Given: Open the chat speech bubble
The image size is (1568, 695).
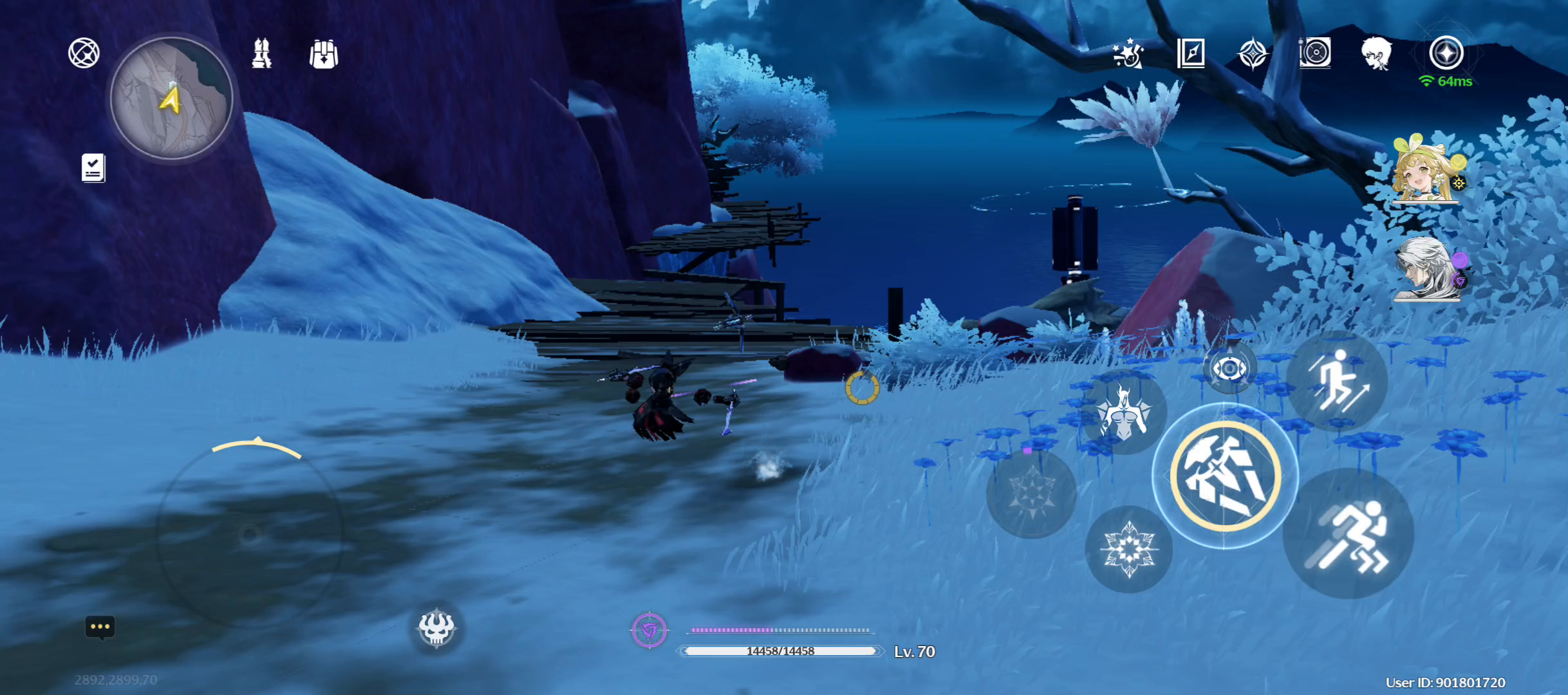Looking at the screenshot, I should (100, 627).
